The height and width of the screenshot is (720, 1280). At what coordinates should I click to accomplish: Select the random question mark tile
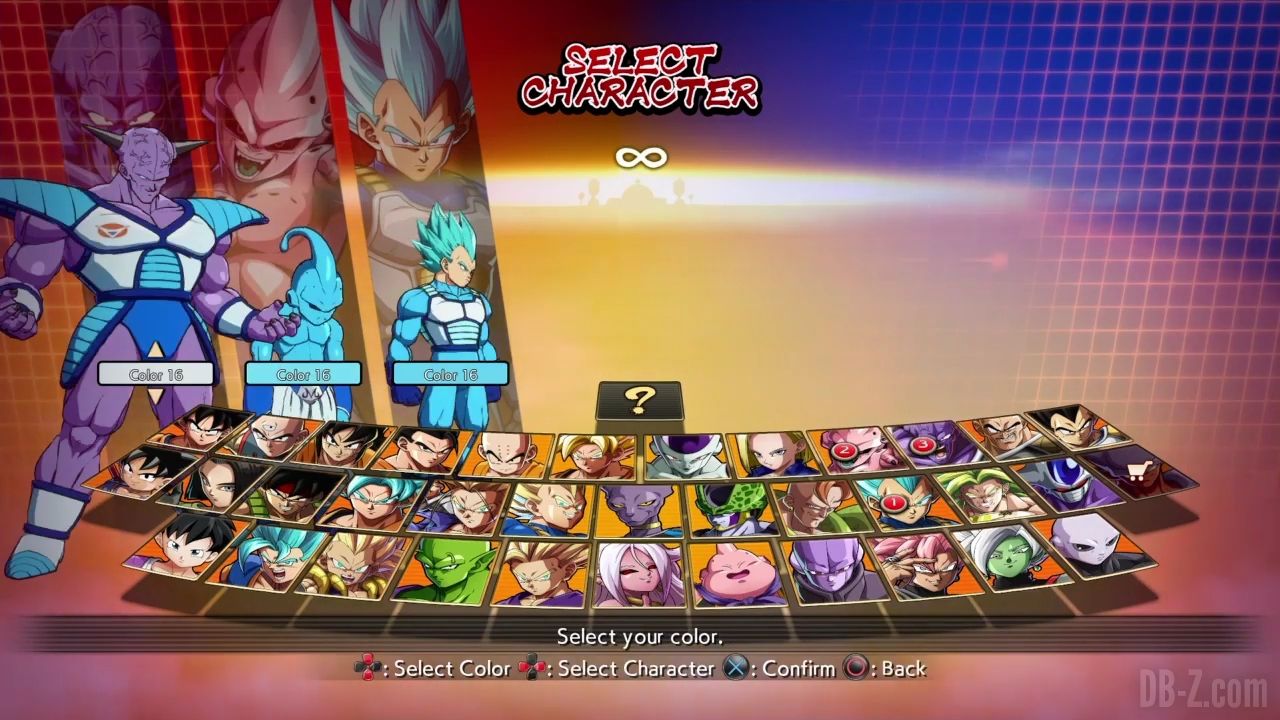coord(640,400)
